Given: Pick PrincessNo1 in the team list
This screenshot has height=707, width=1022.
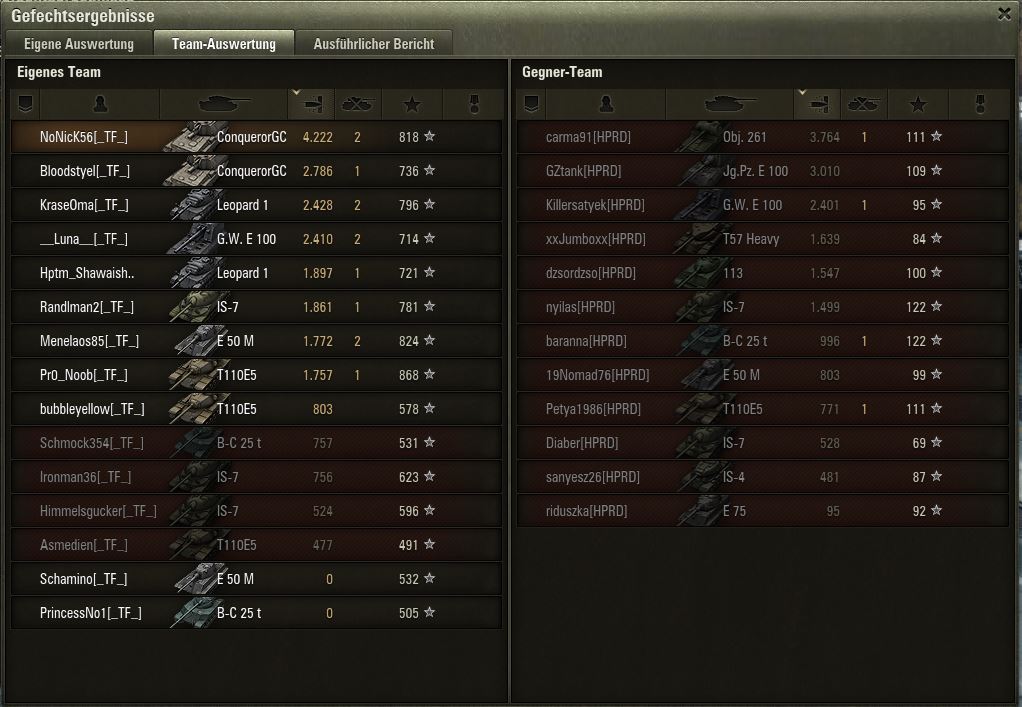Looking at the screenshot, I should point(90,613).
